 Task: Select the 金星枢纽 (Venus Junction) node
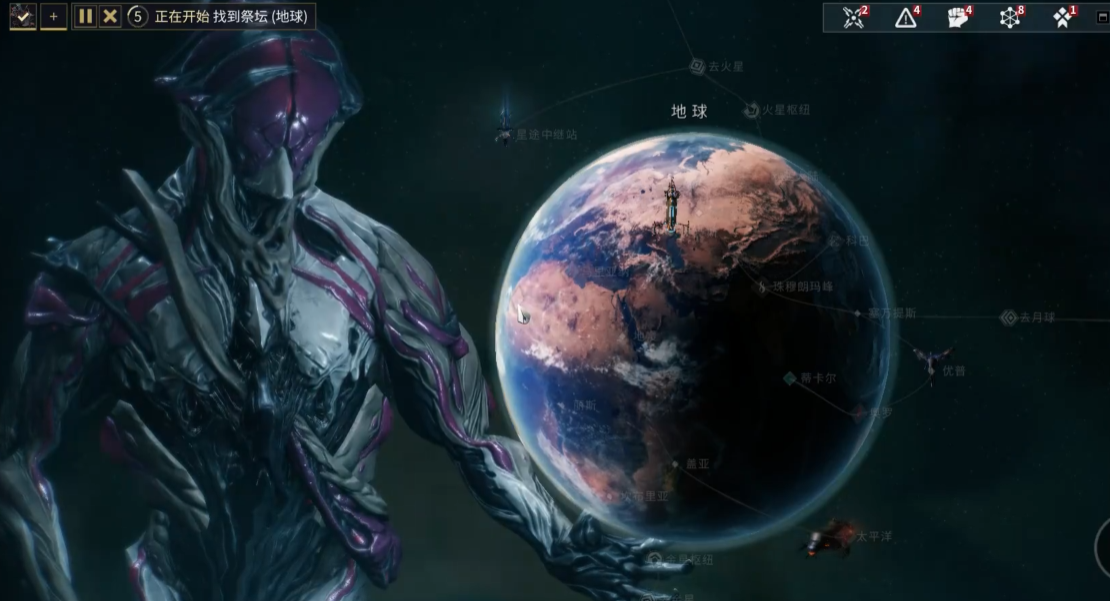[656, 559]
